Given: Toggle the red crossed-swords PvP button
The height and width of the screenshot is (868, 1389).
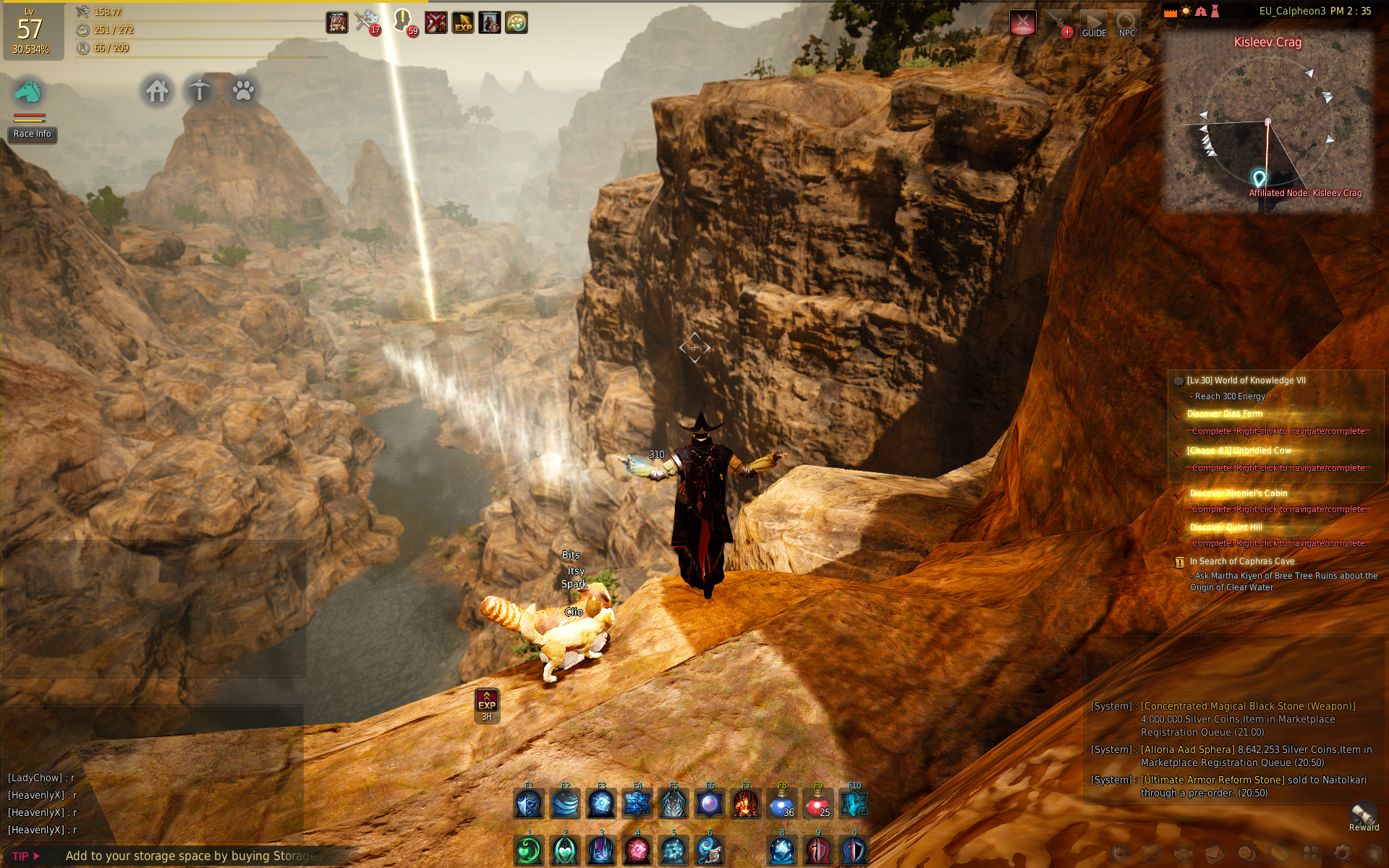Looking at the screenshot, I should tap(1022, 23).
